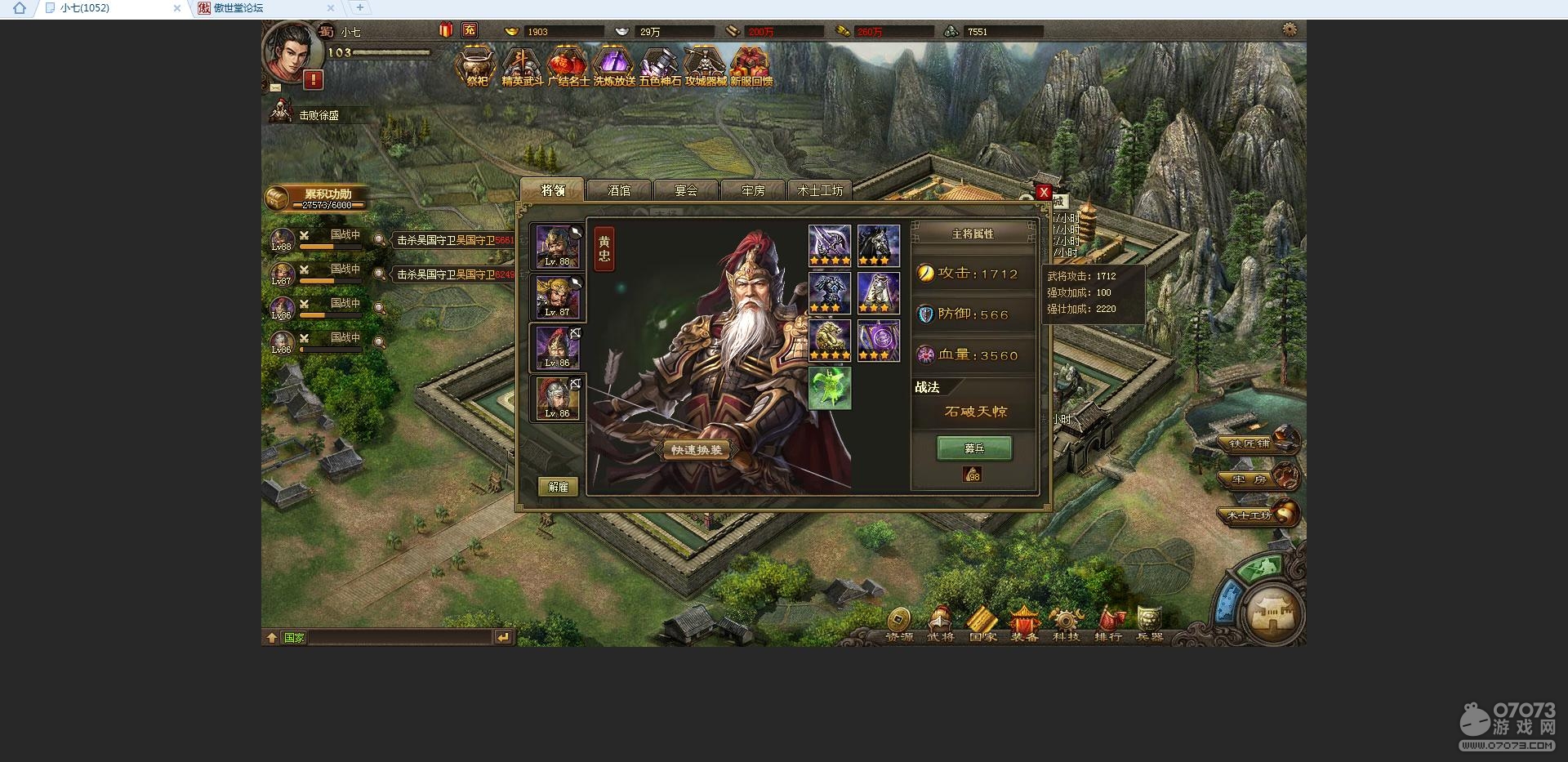
Task: Show the 排行 ranking menu
Action: 1108,625
